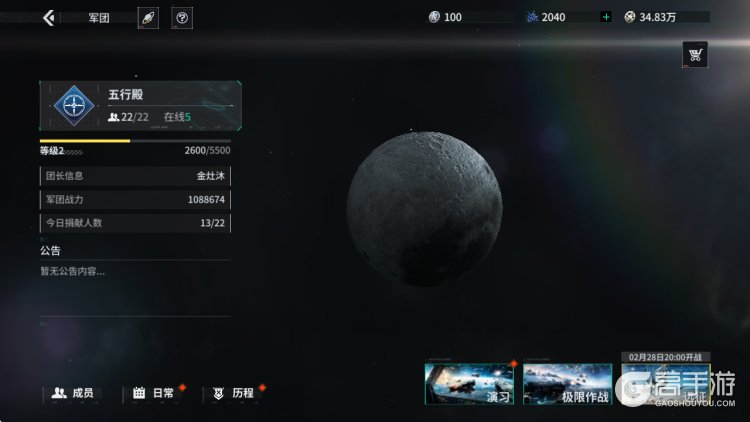
Task: View the 今日捐献人数 donation row
Action: click(x=135, y=222)
